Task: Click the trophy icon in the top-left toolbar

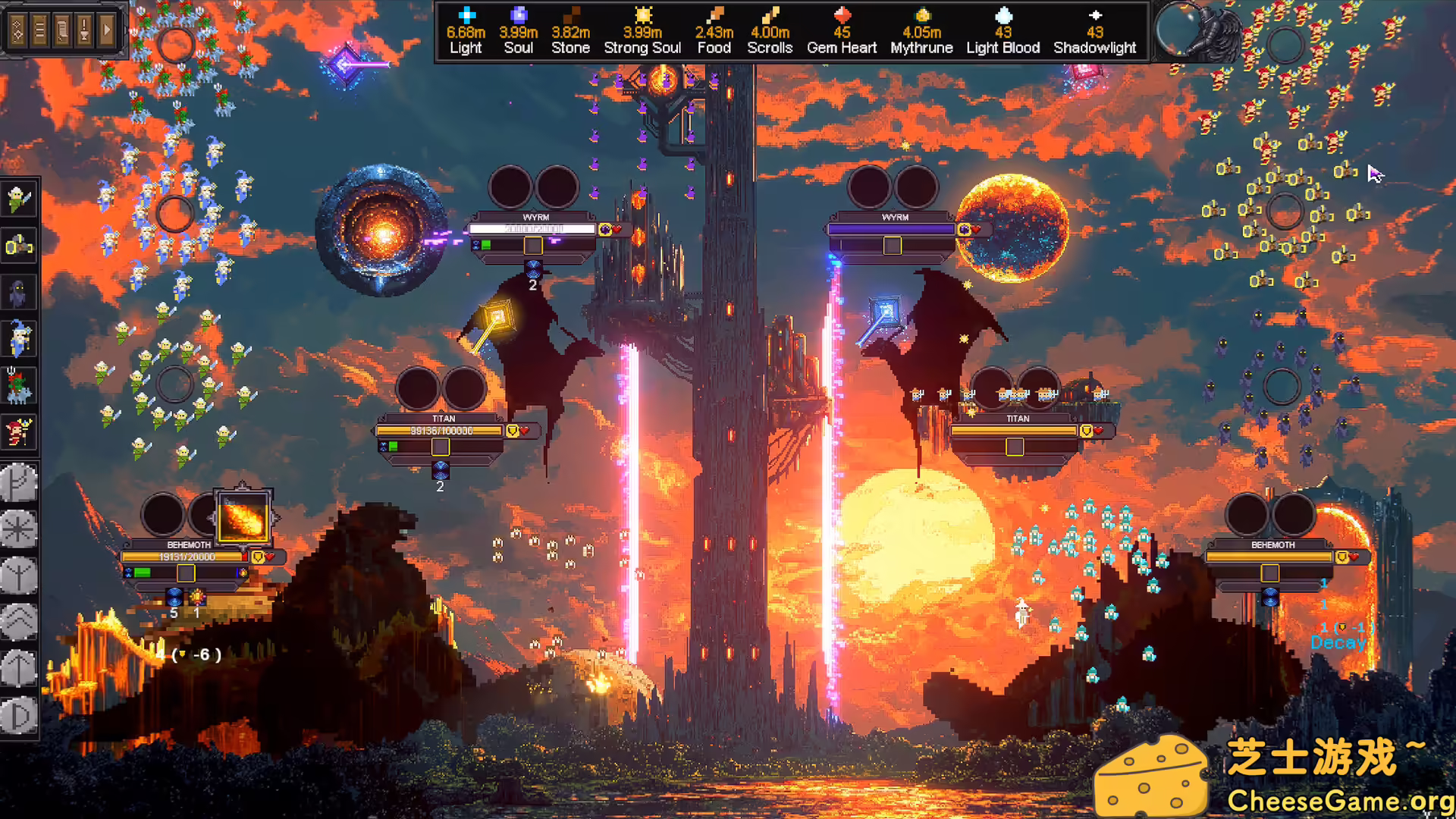Action: (83, 28)
